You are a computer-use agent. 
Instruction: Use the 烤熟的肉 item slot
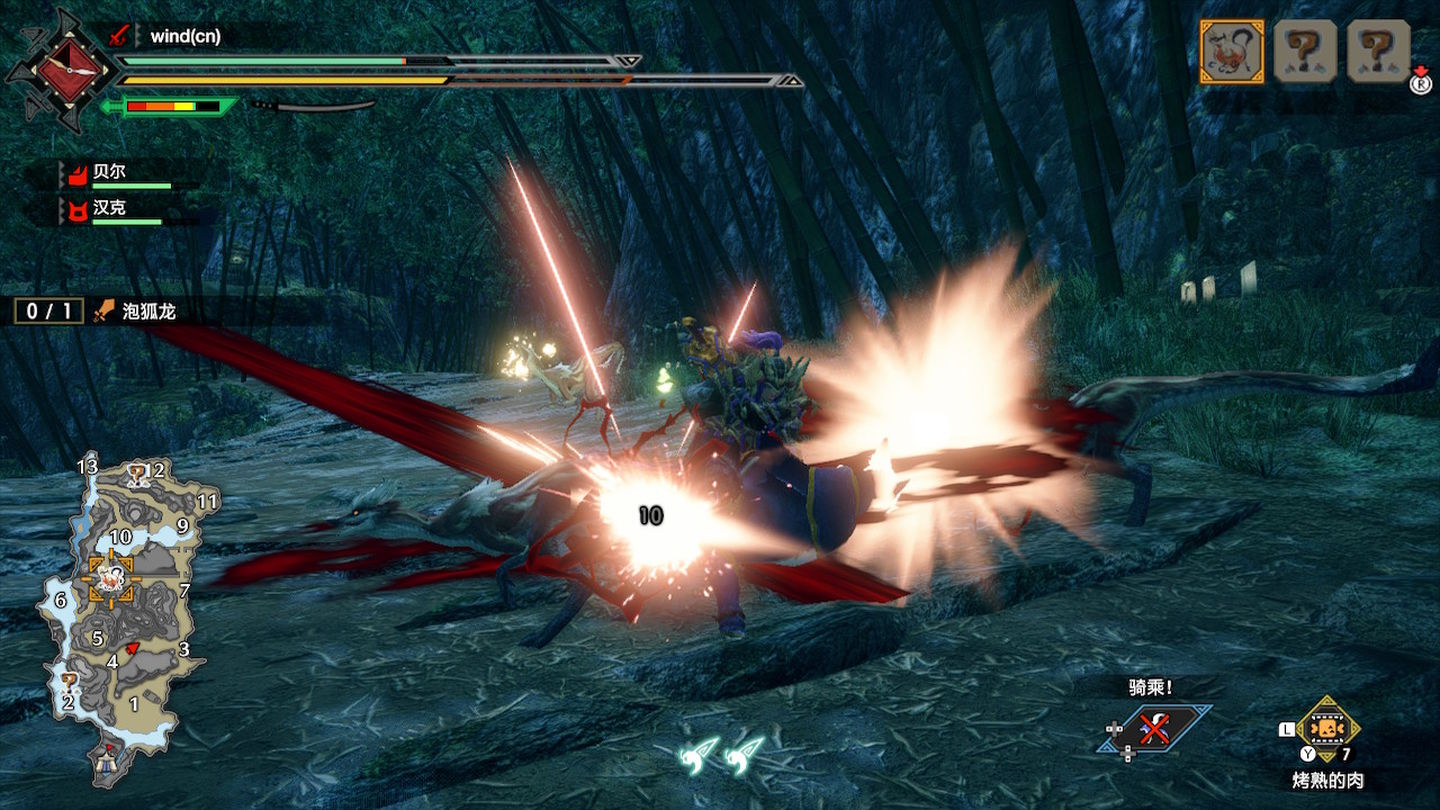tap(1327, 729)
